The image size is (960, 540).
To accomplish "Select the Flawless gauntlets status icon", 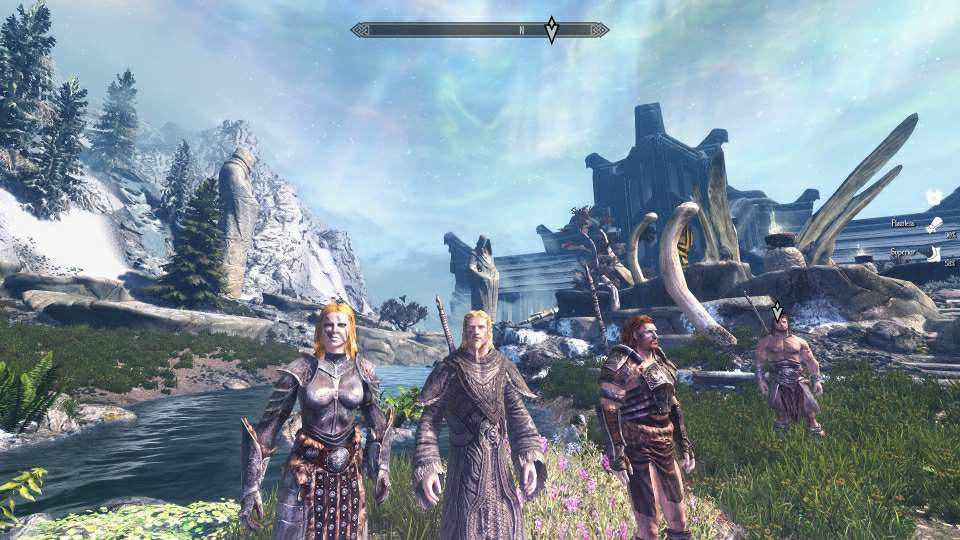I will tap(934, 224).
